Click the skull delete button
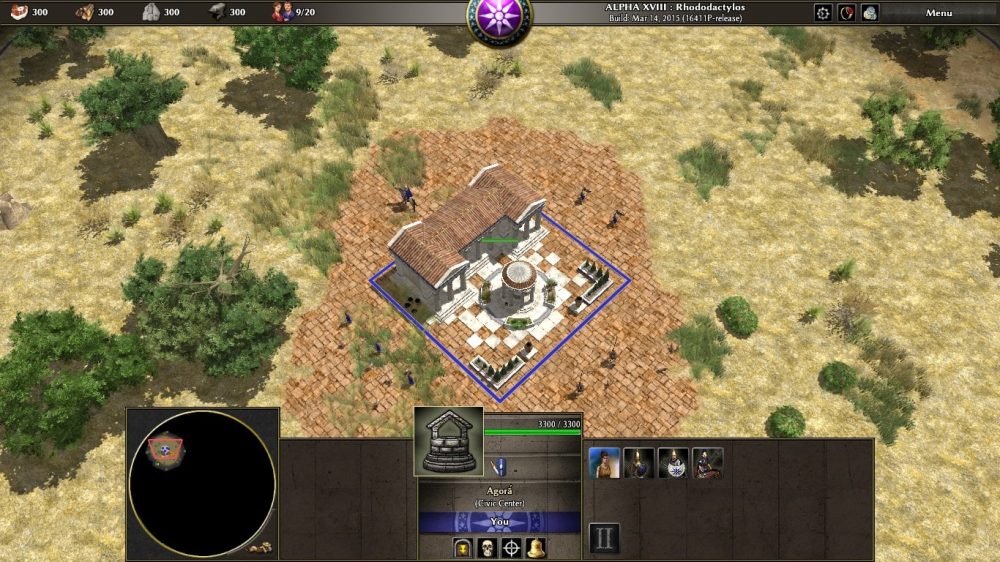This screenshot has width=1000, height=562. [x=487, y=547]
